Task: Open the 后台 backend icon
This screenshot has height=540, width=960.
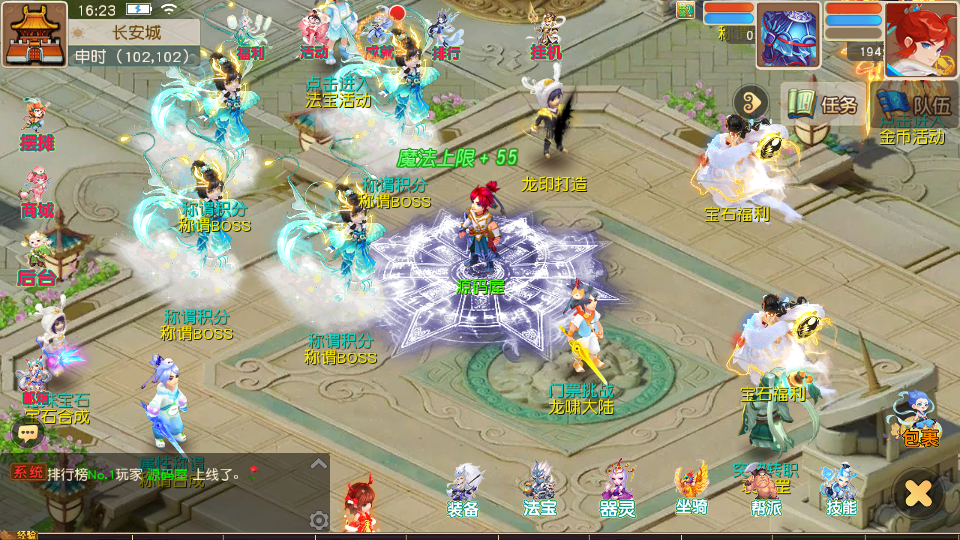Action: pyautogui.click(x=36, y=258)
